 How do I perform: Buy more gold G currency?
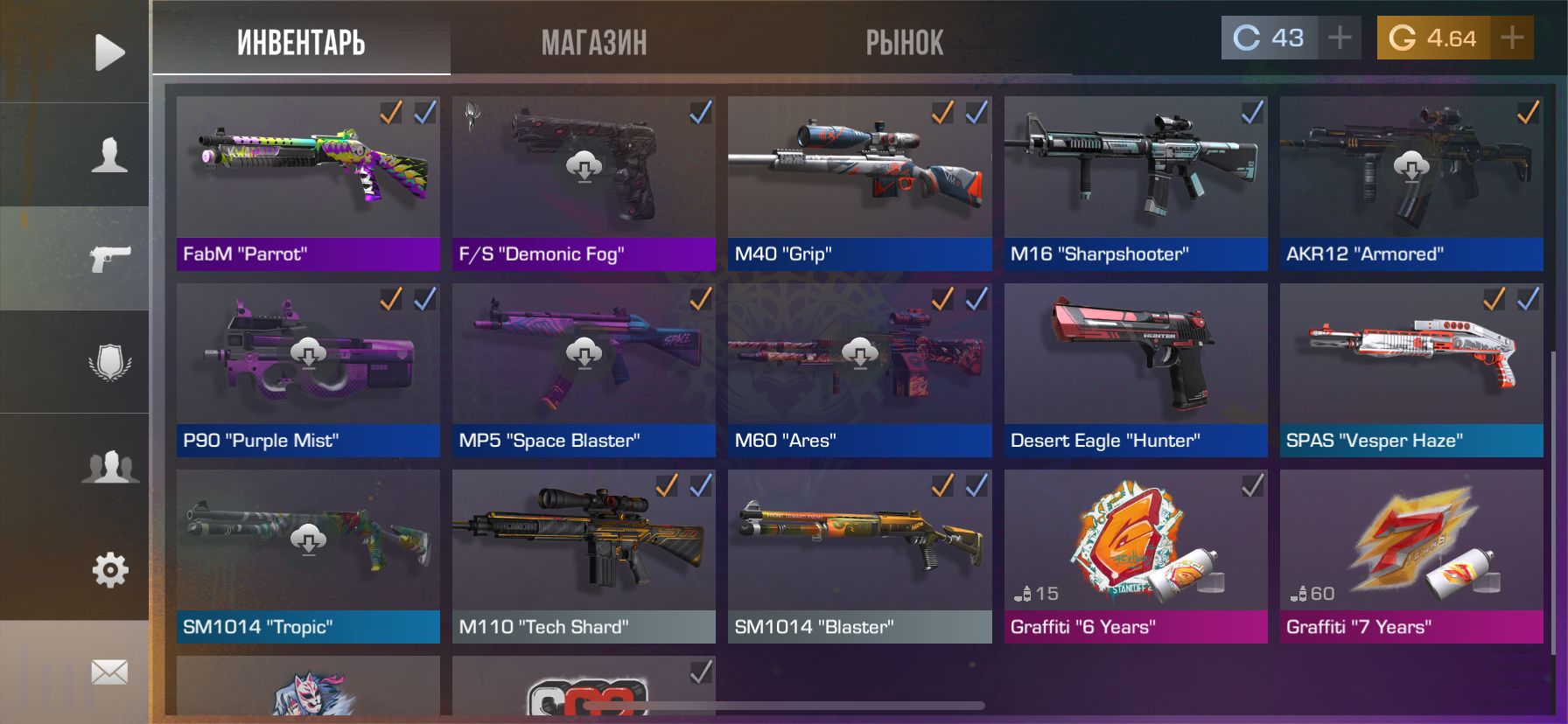click(x=1512, y=38)
